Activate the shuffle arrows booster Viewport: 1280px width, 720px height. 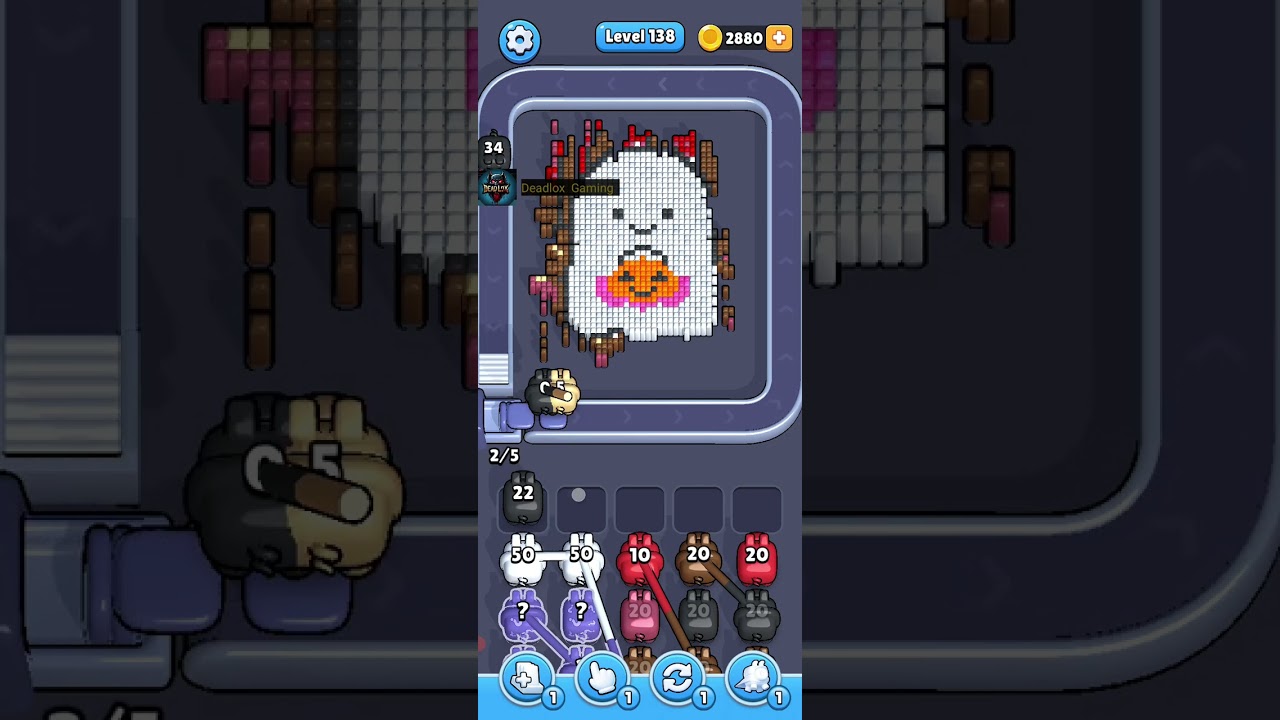677,679
